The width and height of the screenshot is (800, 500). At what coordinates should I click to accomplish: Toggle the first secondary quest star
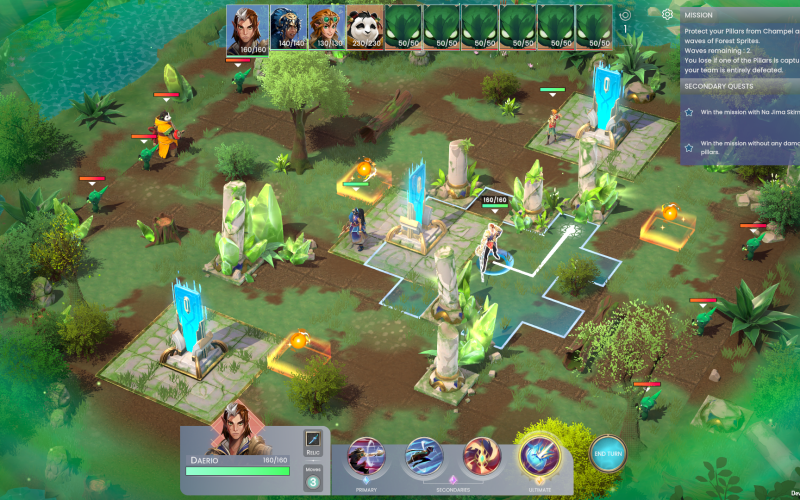click(689, 112)
